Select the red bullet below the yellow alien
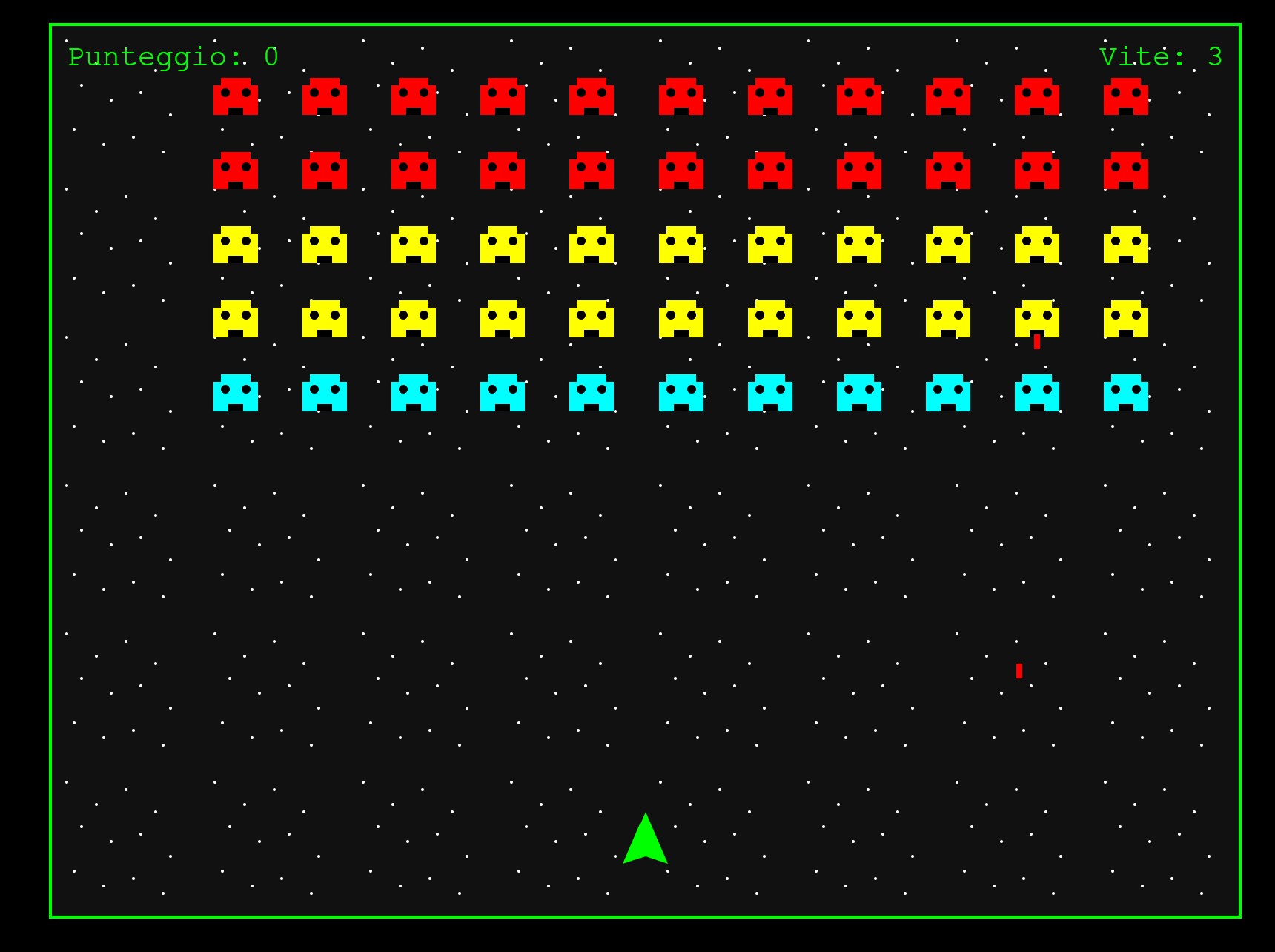 point(1036,341)
